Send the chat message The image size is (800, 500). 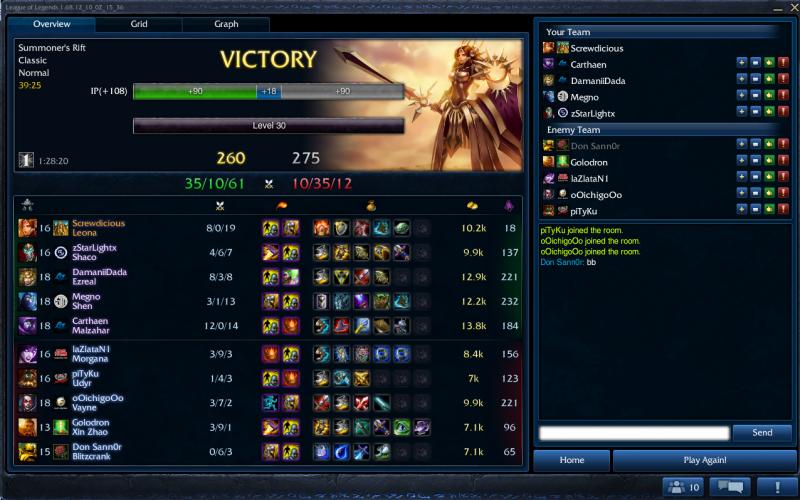click(761, 433)
